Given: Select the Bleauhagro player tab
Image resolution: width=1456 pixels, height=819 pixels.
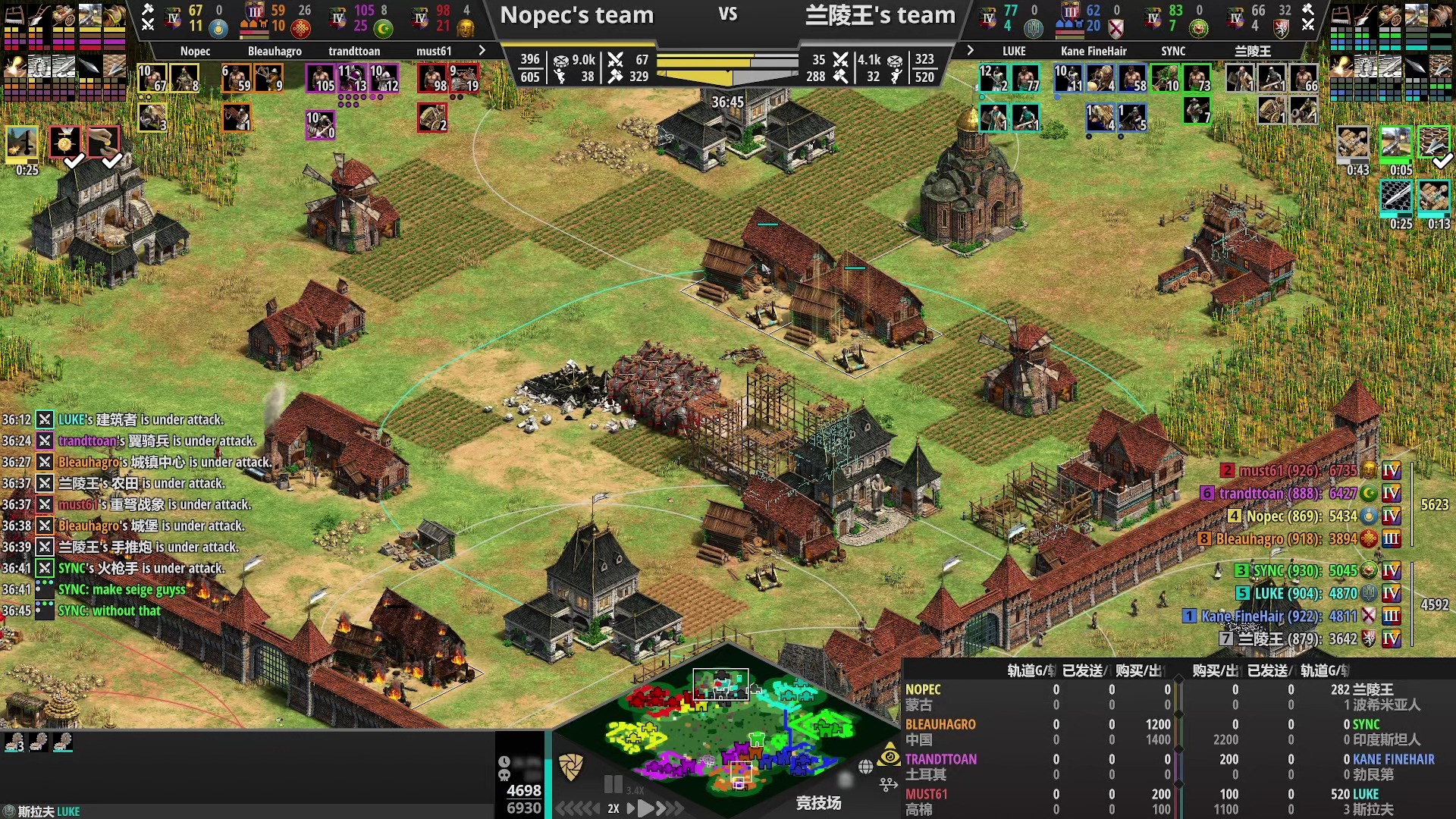Looking at the screenshot, I should [275, 51].
